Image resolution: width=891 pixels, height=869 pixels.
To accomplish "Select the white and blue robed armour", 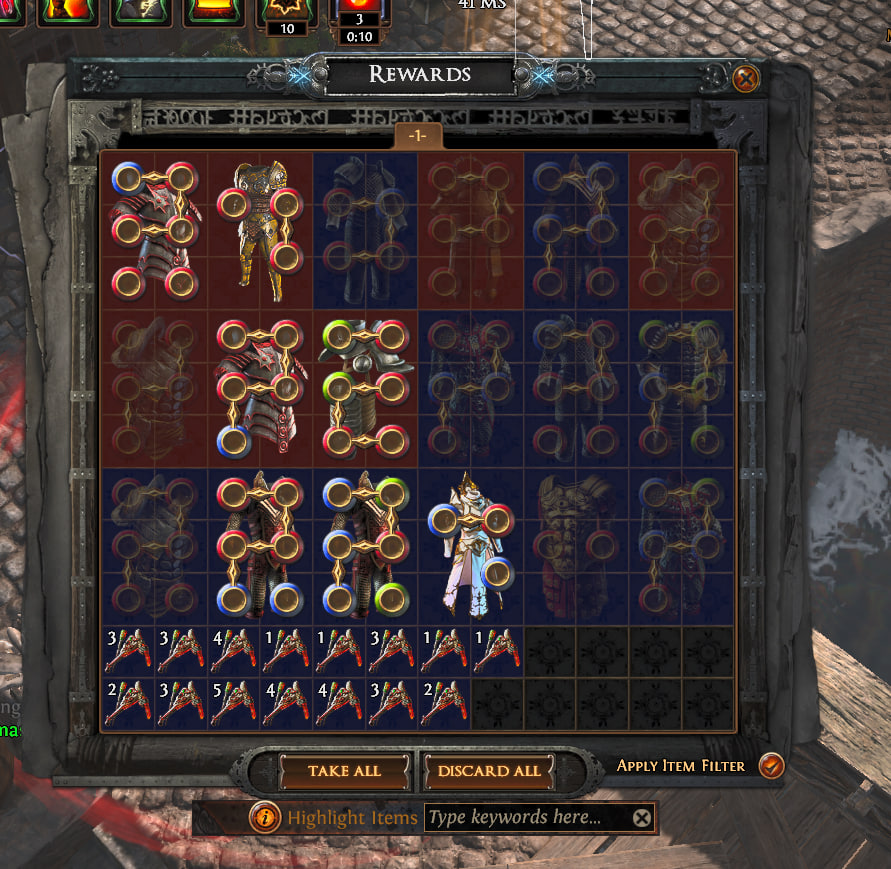I will point(470,546).
